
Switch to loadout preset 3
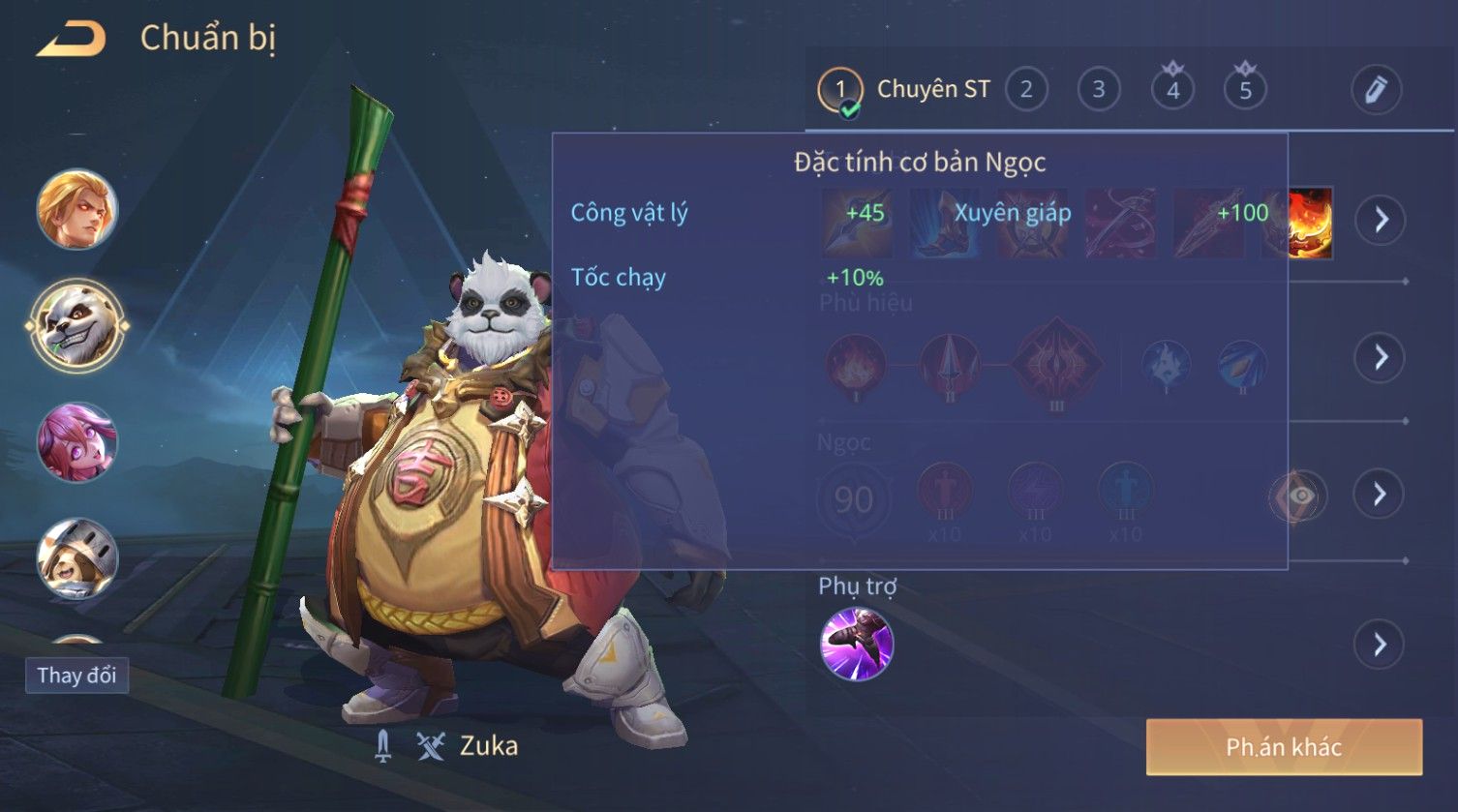click(x=1099, y=90)
